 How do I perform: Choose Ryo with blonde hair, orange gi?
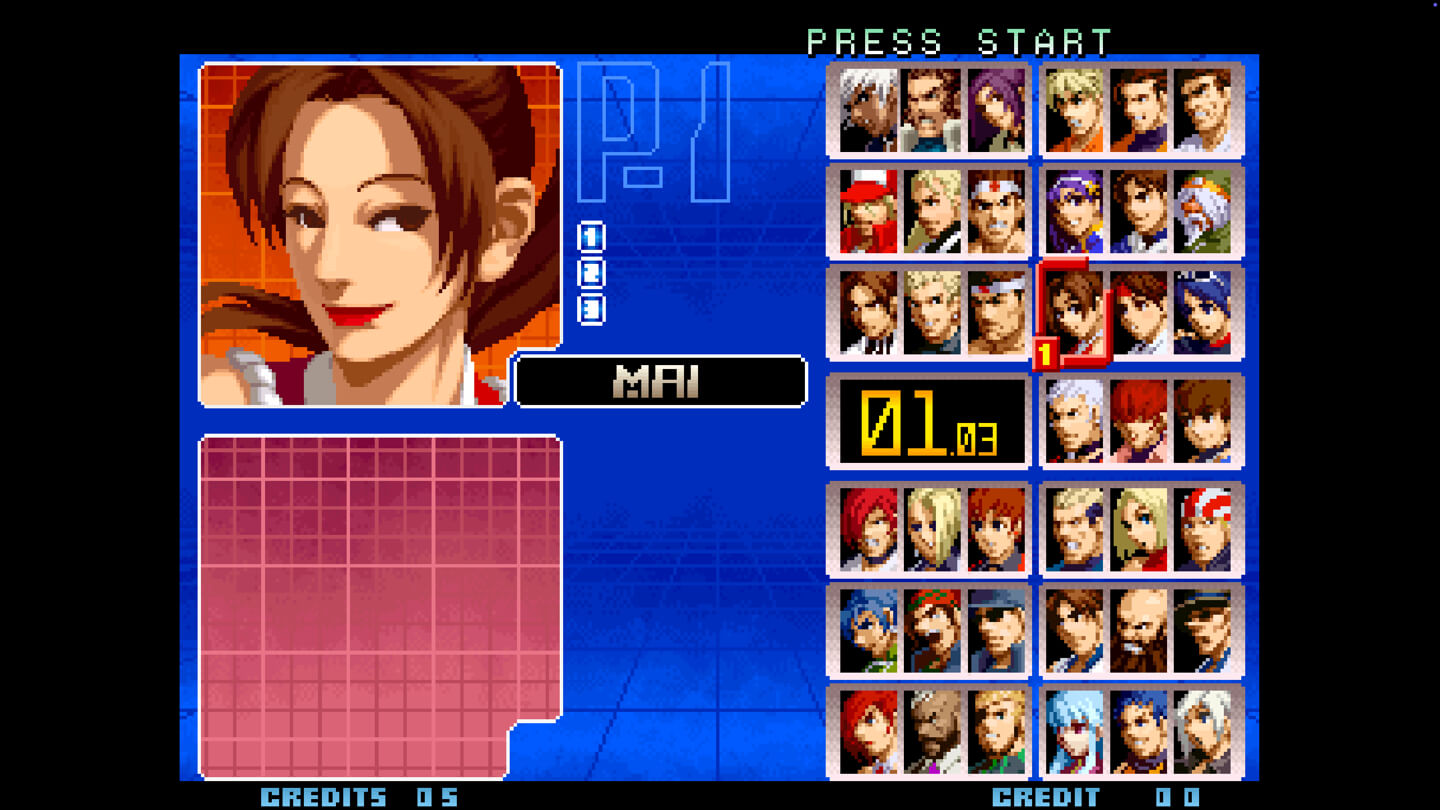coord(1075,110)
